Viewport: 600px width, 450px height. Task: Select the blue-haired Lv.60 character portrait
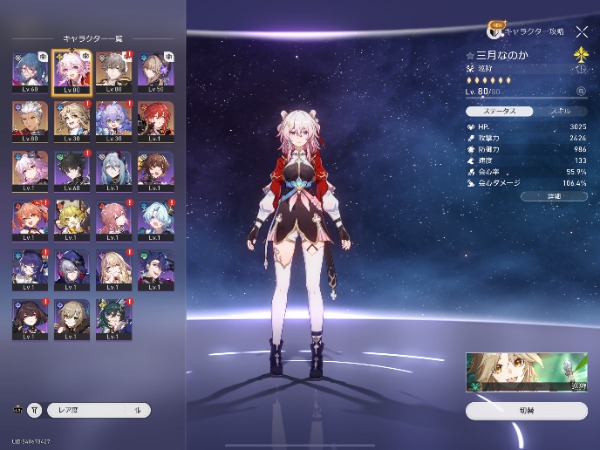pyautogui.click(x=31, y=71)
